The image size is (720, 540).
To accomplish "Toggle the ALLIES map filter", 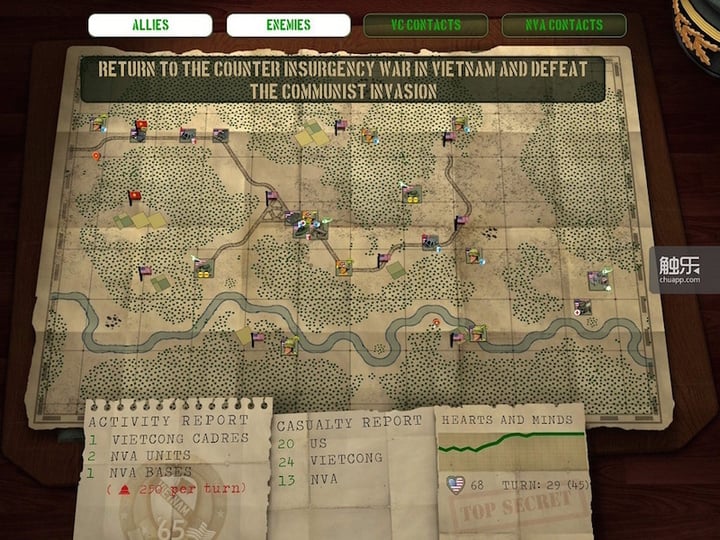I will [150, 25].
